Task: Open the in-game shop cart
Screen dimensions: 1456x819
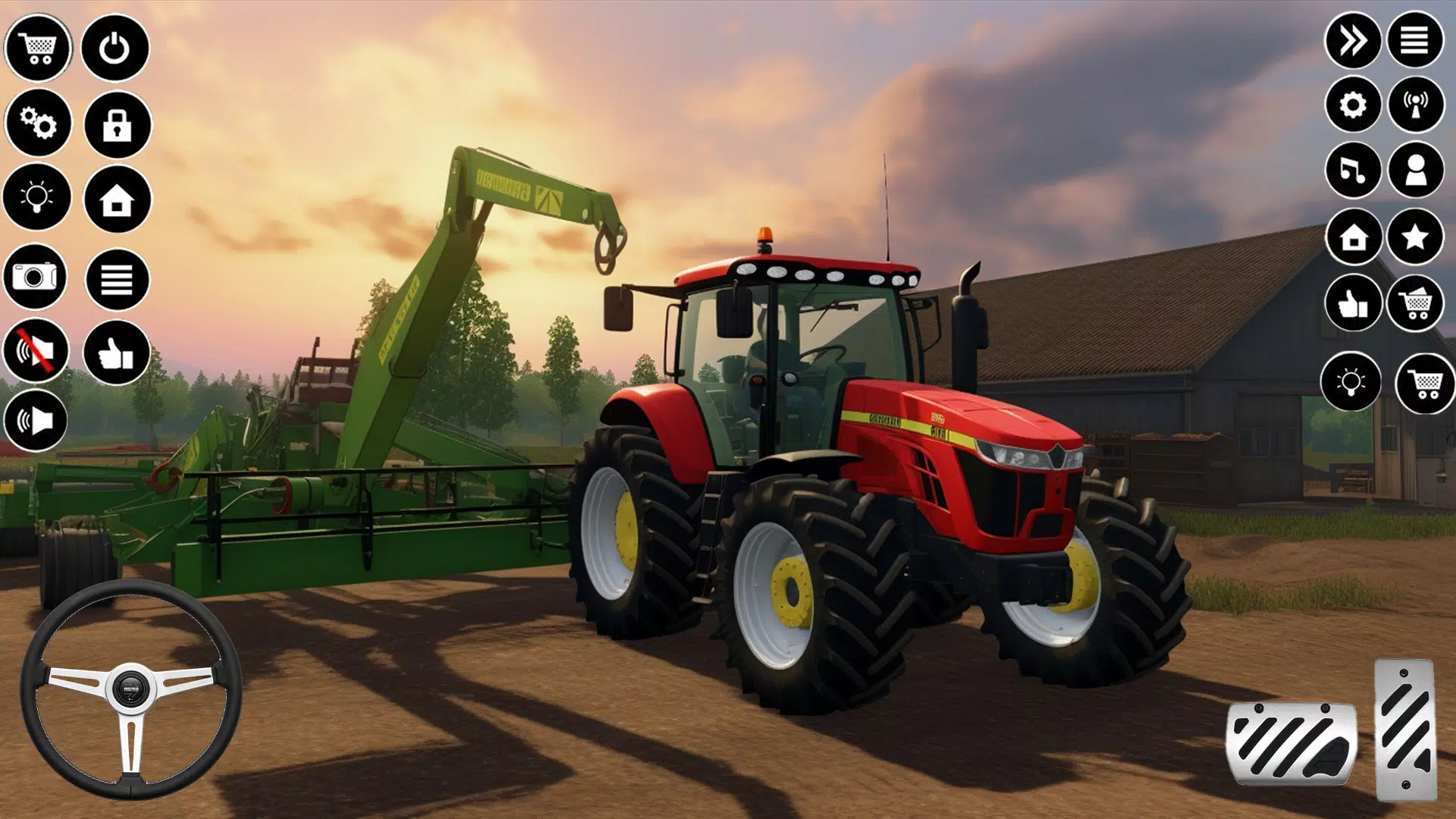Action: coord(39,49)
